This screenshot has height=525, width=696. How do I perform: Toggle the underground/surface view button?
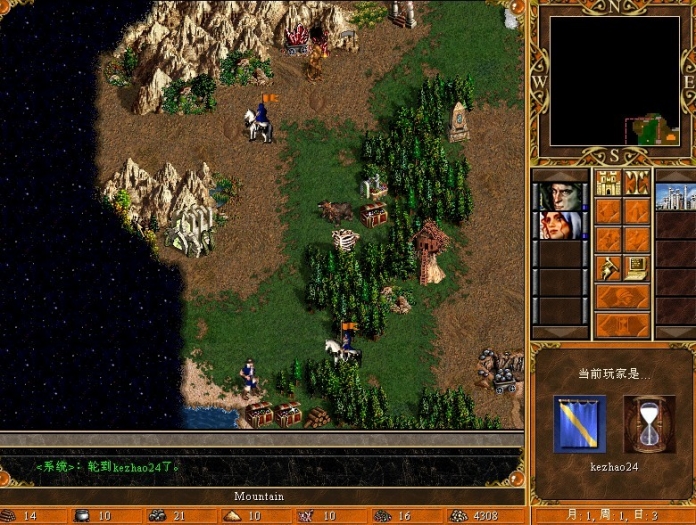pos(637,183)
